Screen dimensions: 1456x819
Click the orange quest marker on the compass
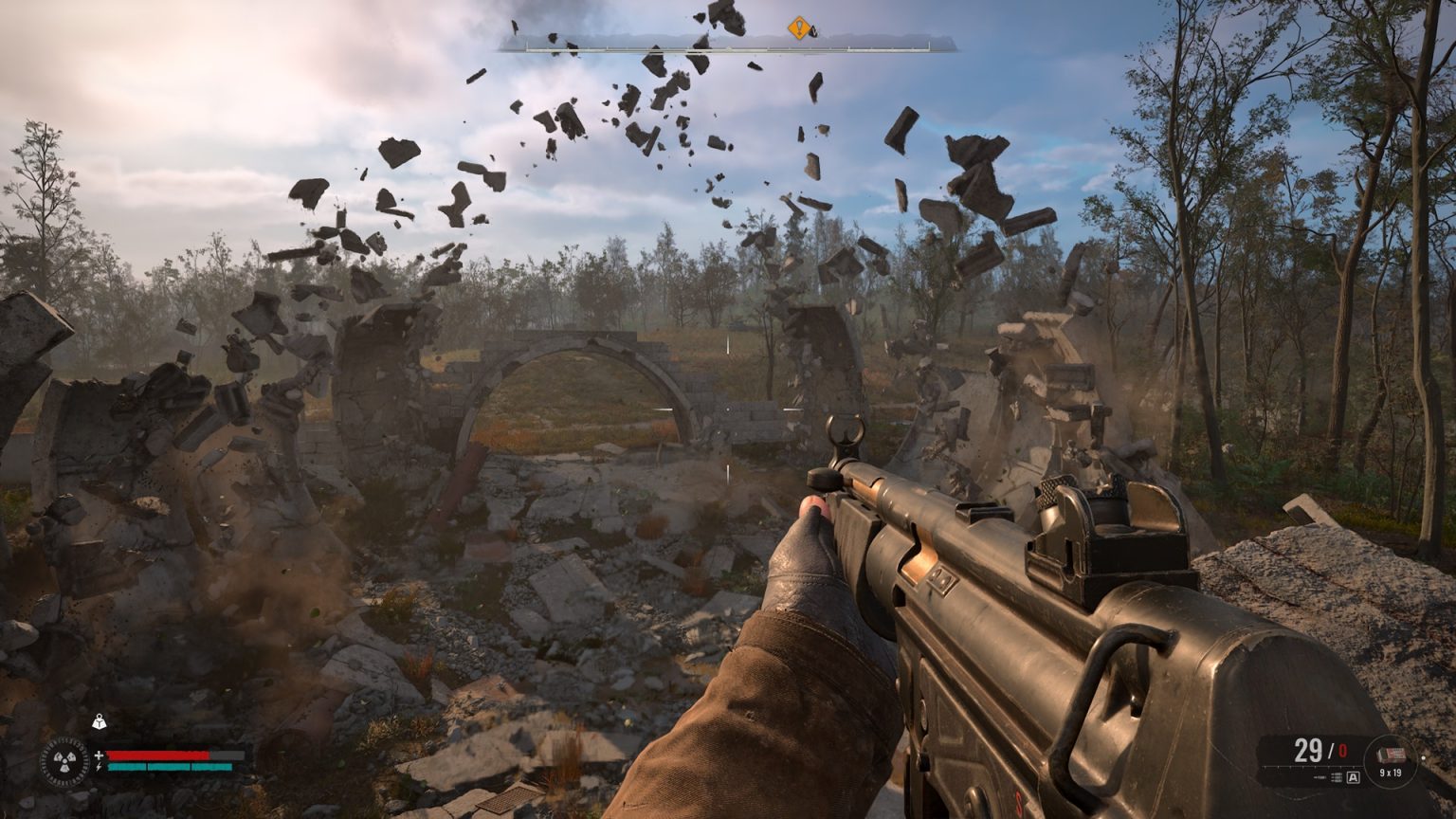(x=799, y=28)
